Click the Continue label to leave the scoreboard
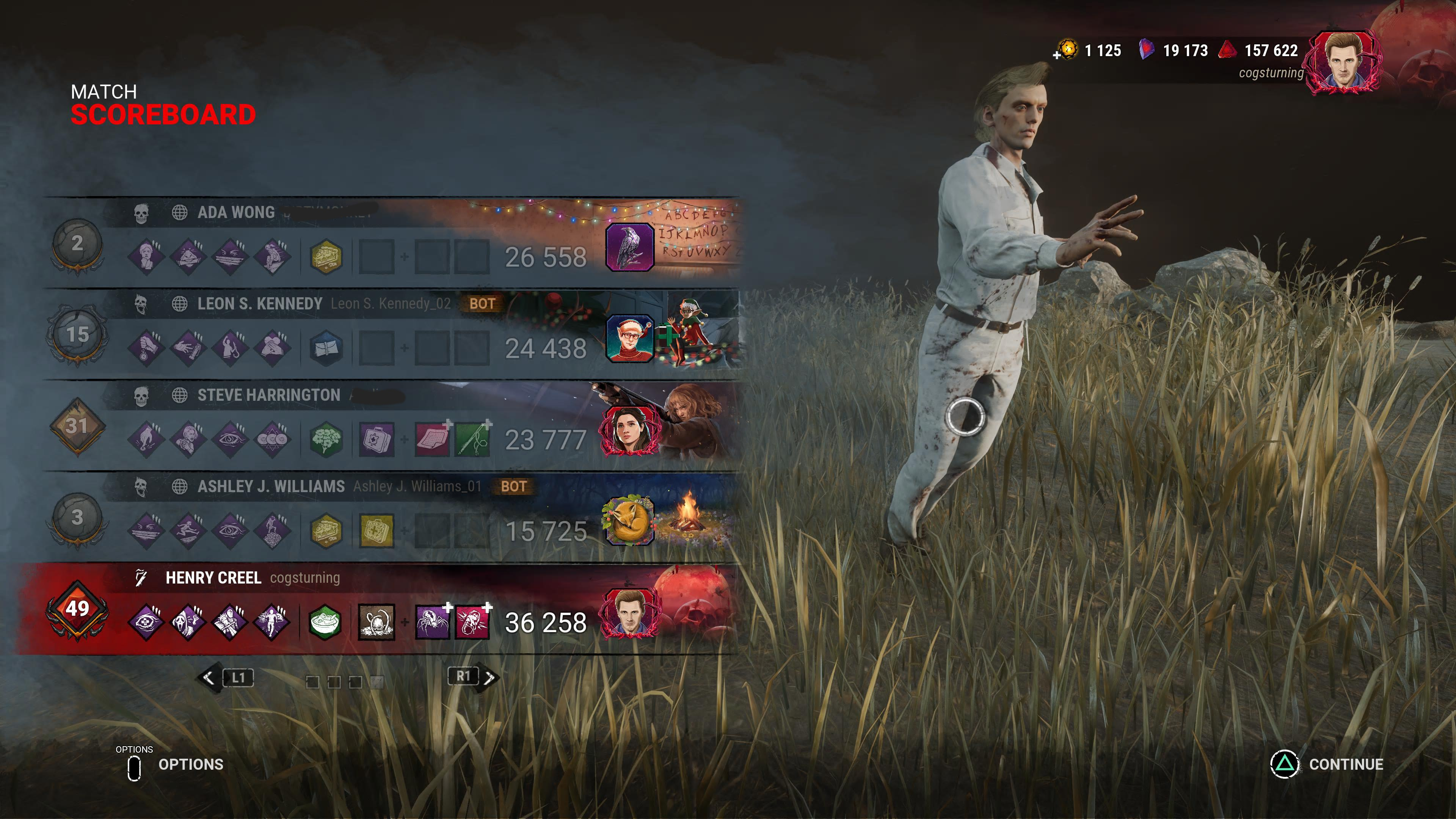 point(1346,764)
